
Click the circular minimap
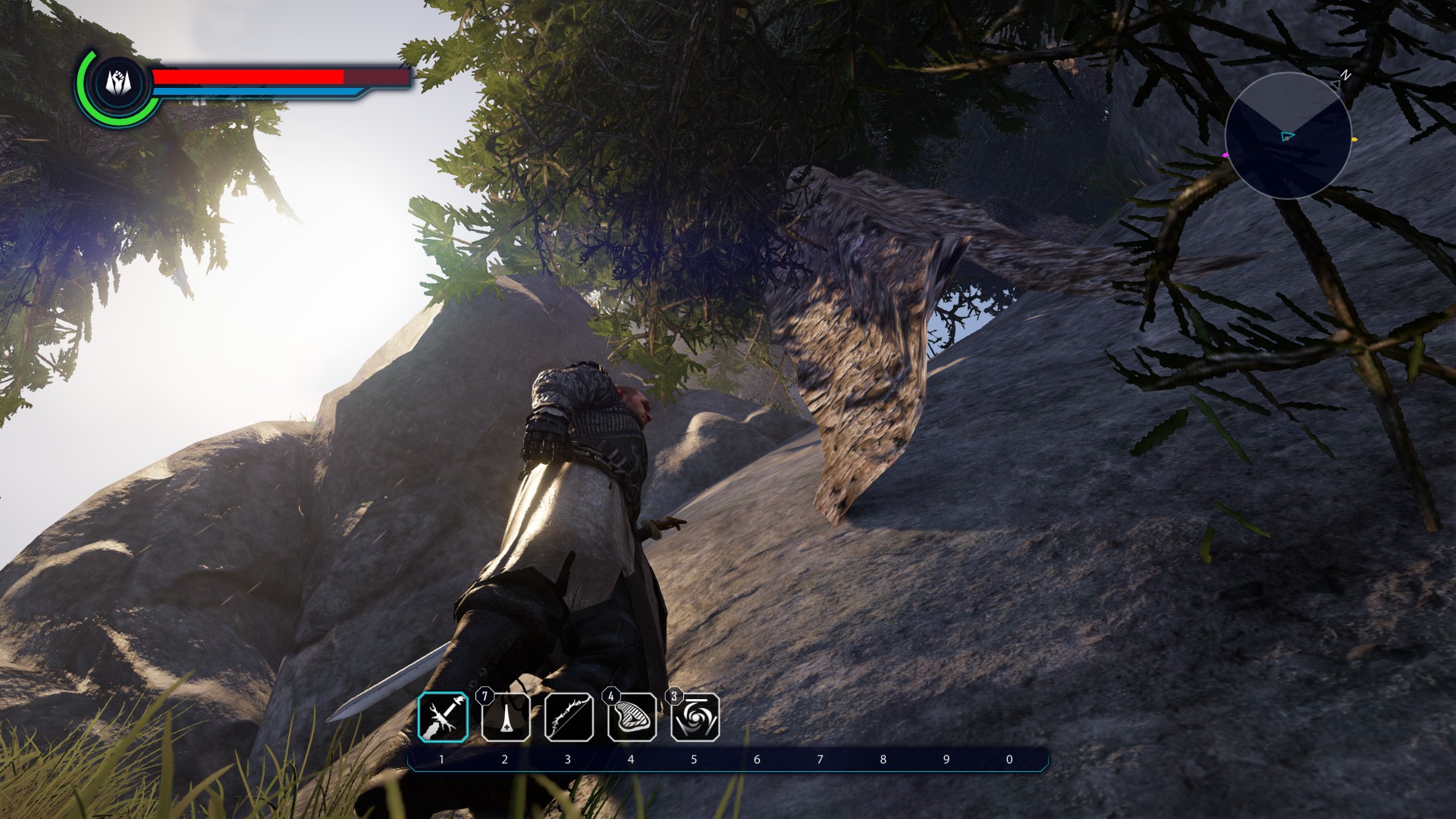tap(1288, 136)
